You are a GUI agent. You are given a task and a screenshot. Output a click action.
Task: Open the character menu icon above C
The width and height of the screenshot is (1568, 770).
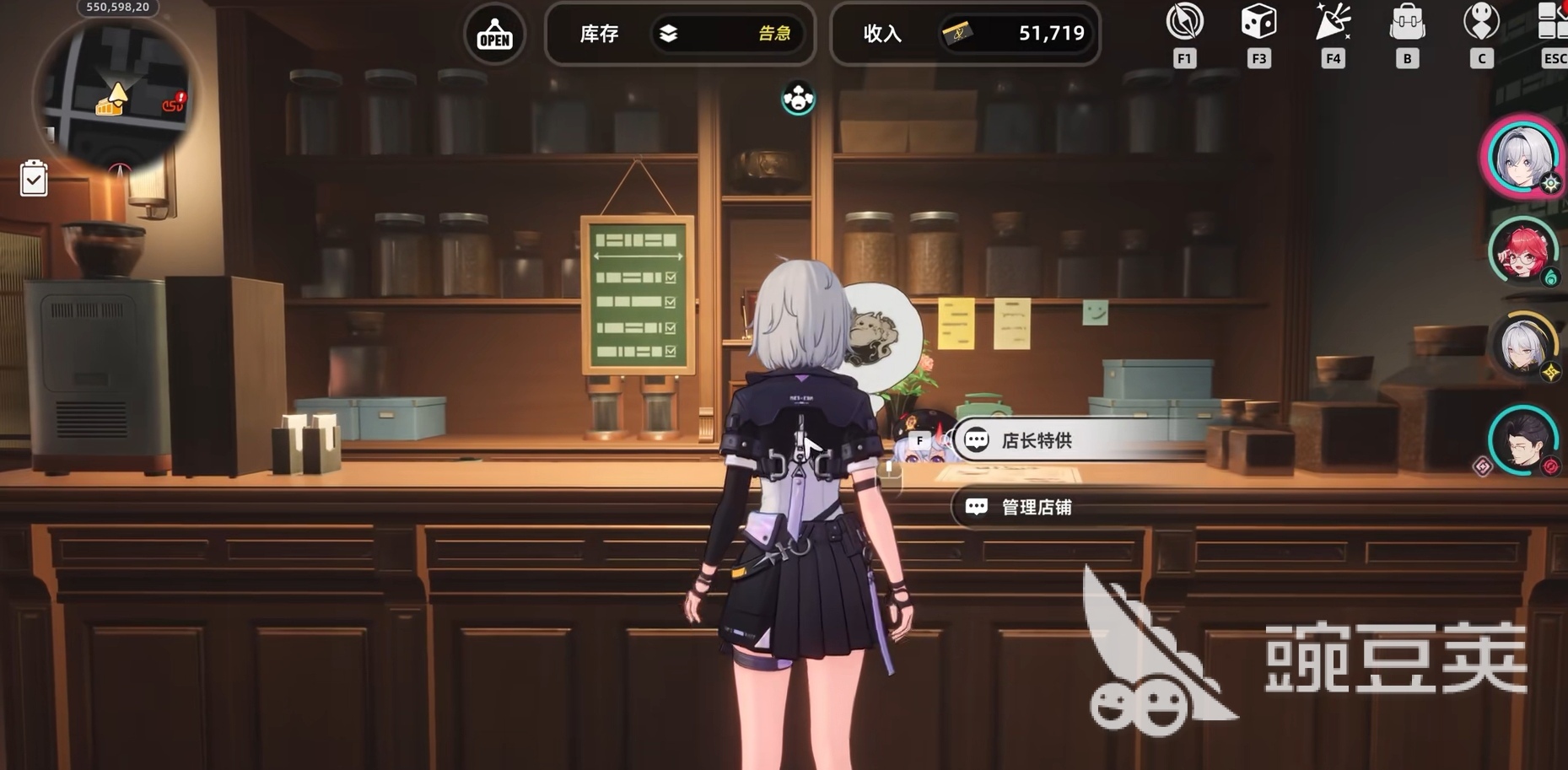1481,22
